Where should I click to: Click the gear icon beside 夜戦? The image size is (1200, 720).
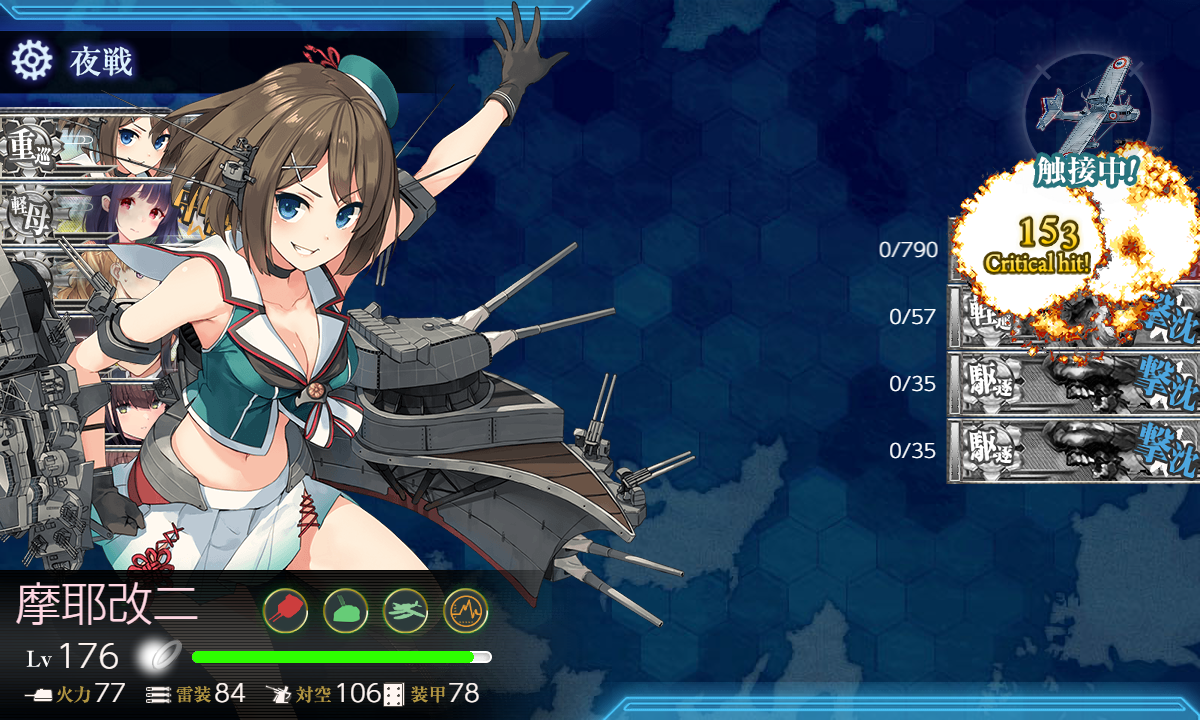click(x=31, y=61)
